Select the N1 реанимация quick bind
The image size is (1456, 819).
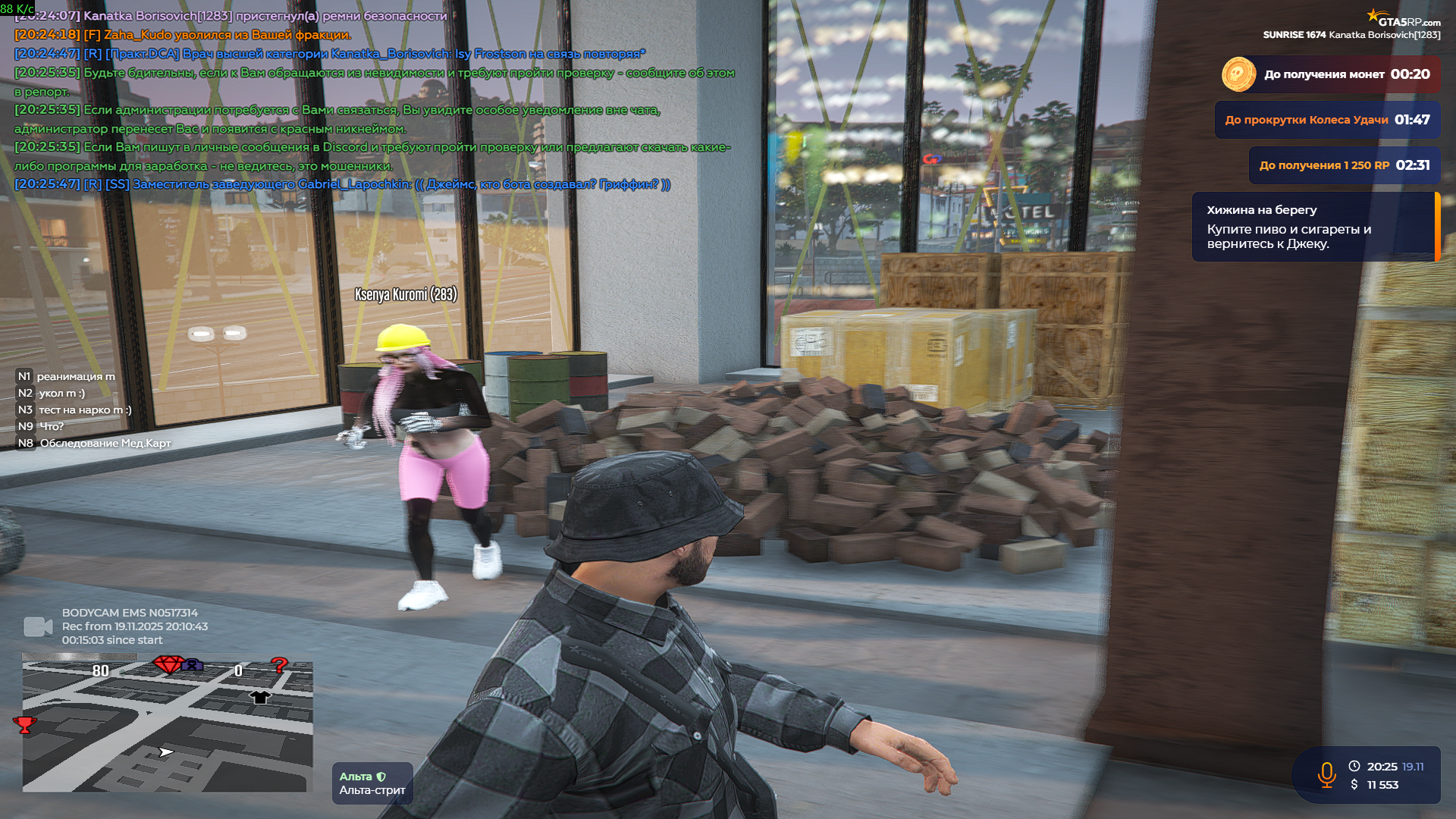point(67,376)
